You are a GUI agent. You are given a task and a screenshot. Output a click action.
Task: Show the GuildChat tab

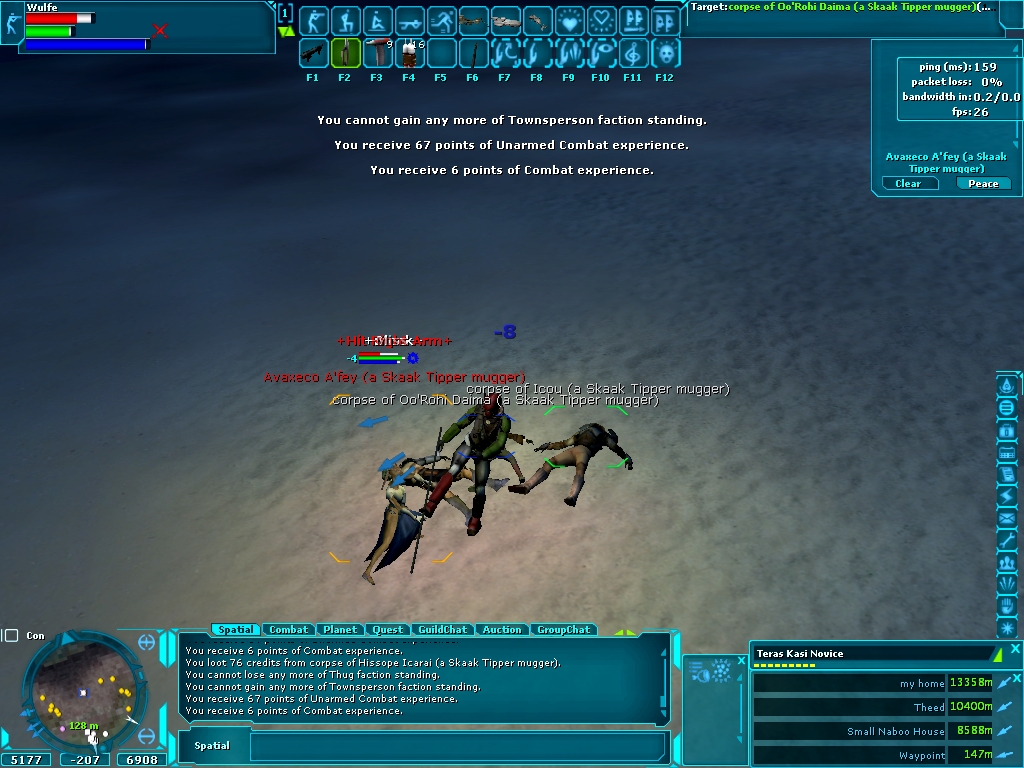tap(442, 630)
